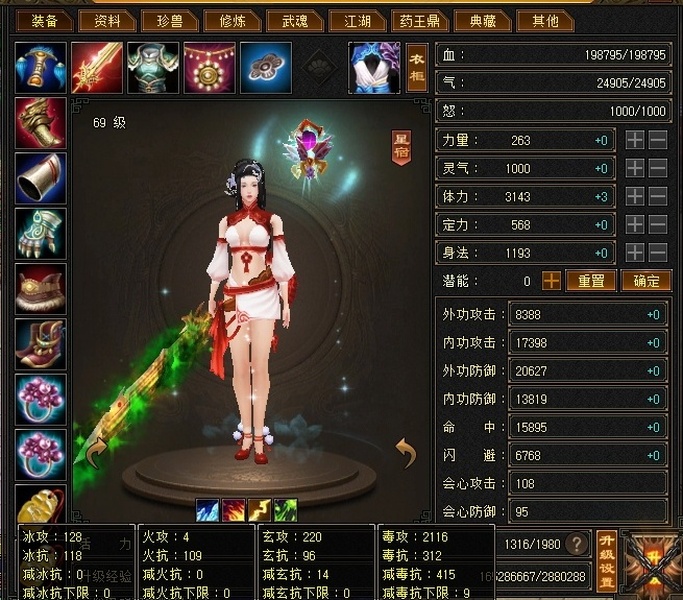Select the necklace equipment slot
Screen dimensions: 683x600
[x=209, y=67]
